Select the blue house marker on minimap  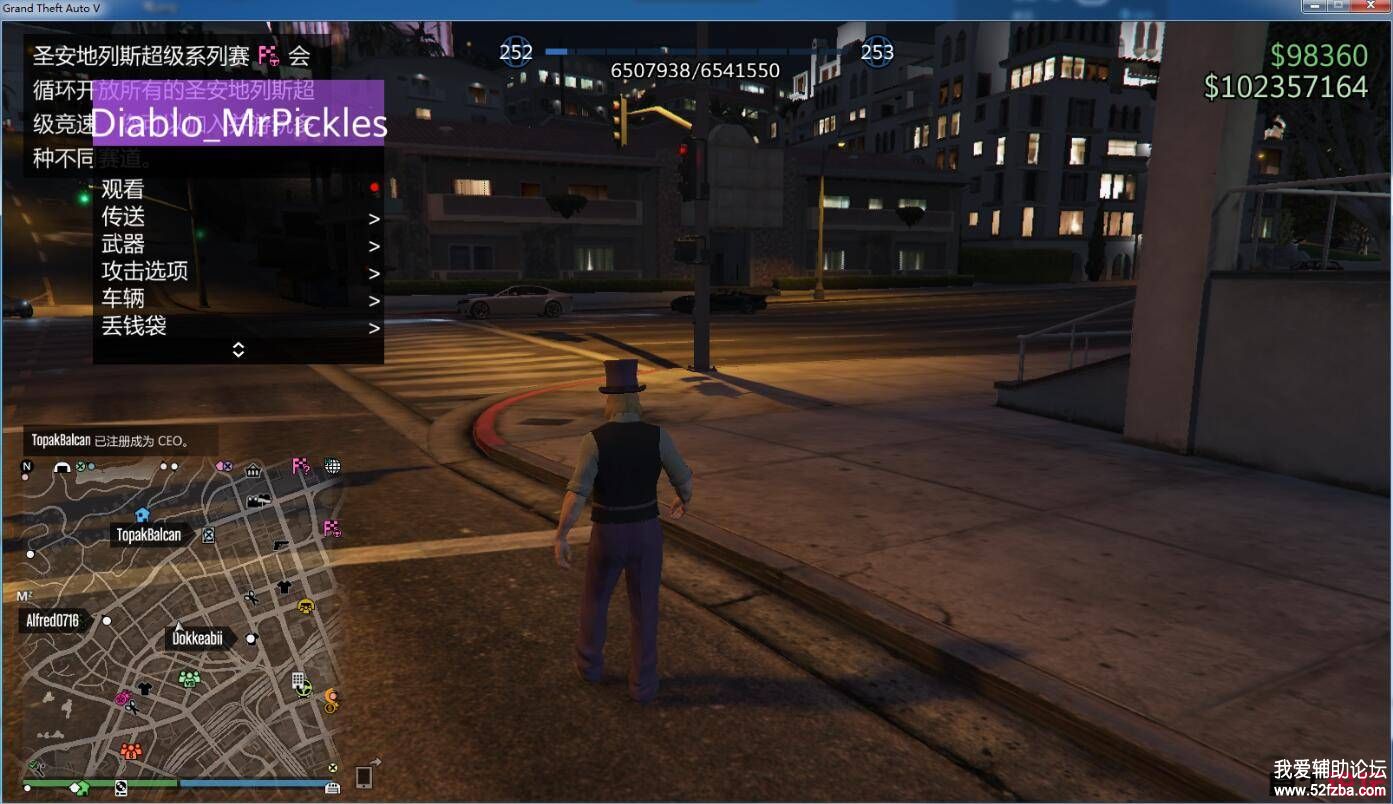pyautogui.click(x=142, y=514)
